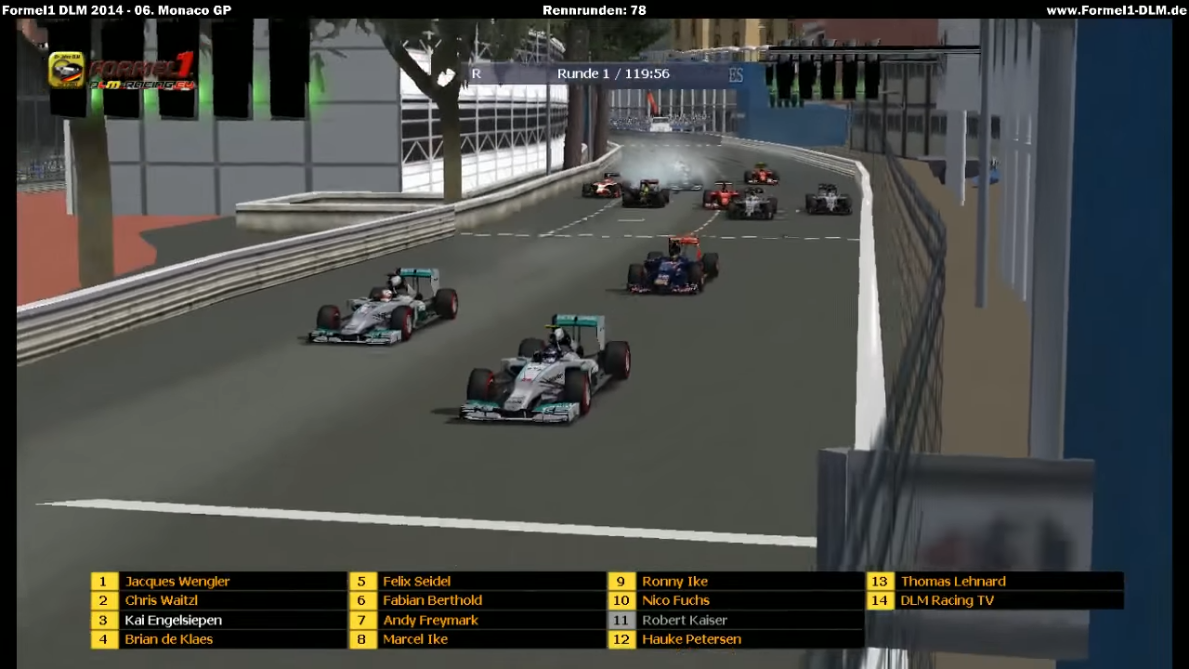Click the Formel1 DLM Racing logo
This screenshot has height=669, width=1189.
pos(122,70)
